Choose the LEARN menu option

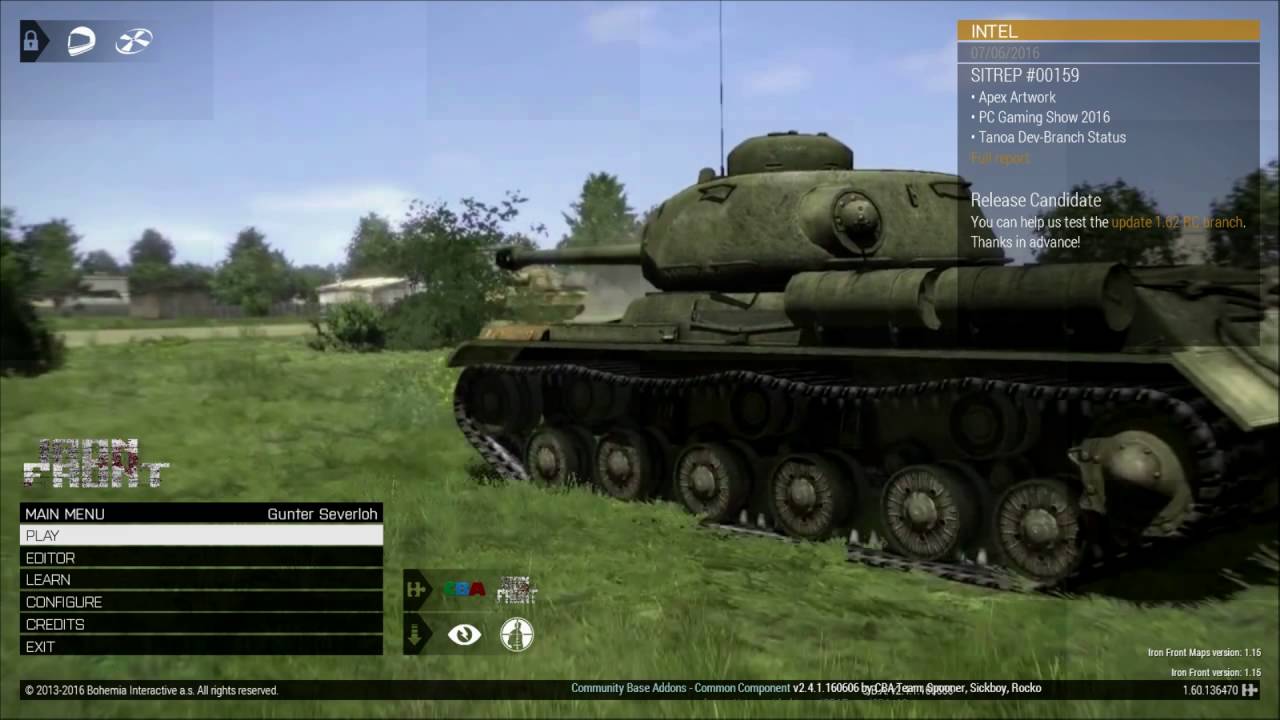click(x=200, y=580)
